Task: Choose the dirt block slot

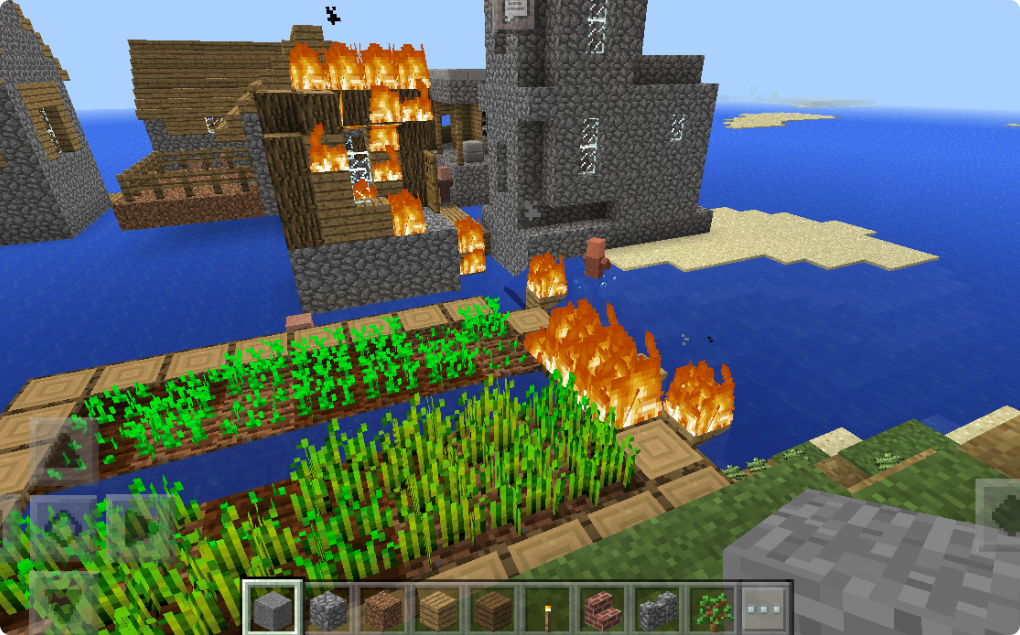Action: (x=381, y=607)
